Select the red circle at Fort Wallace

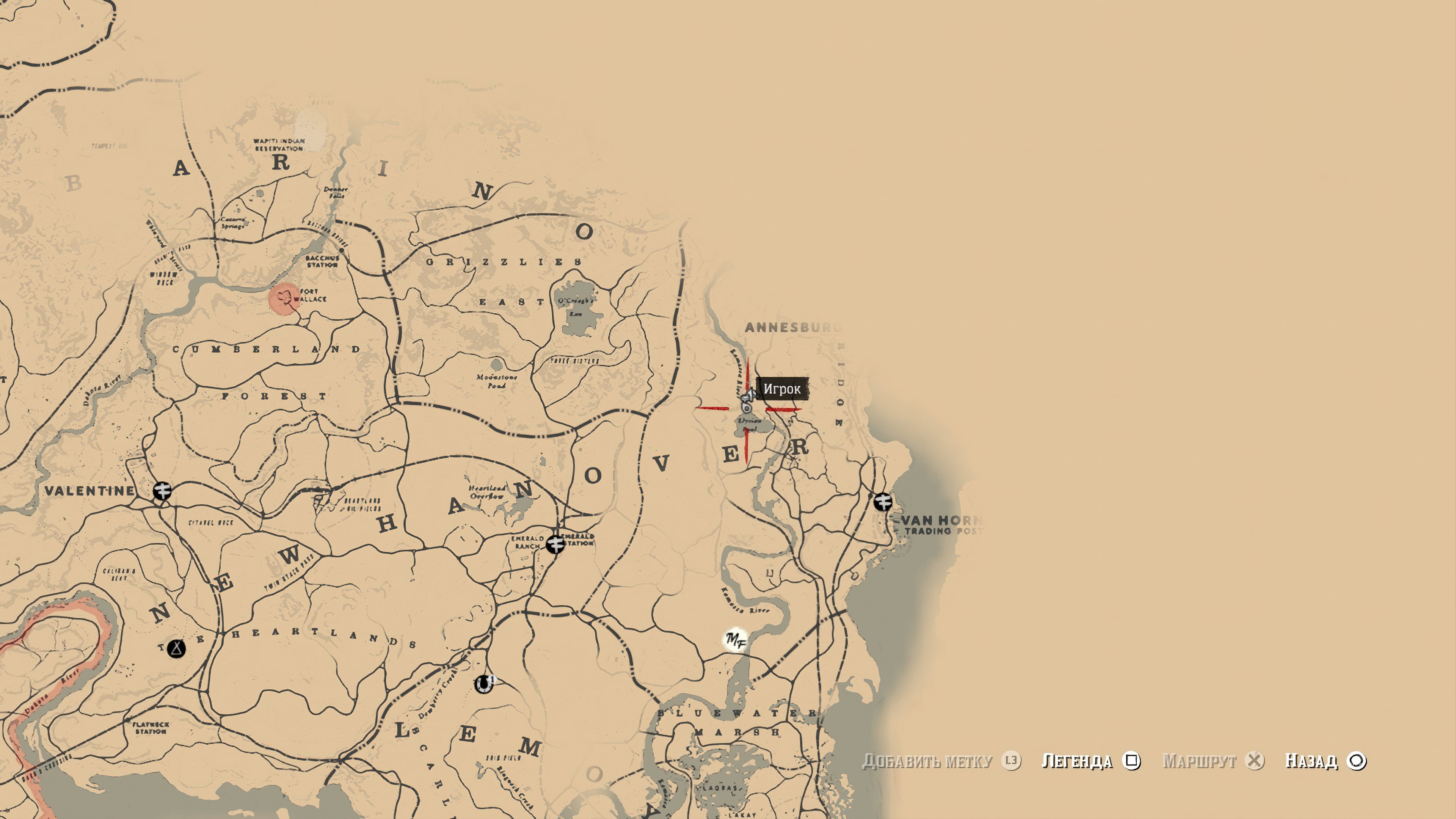point(284,298)
